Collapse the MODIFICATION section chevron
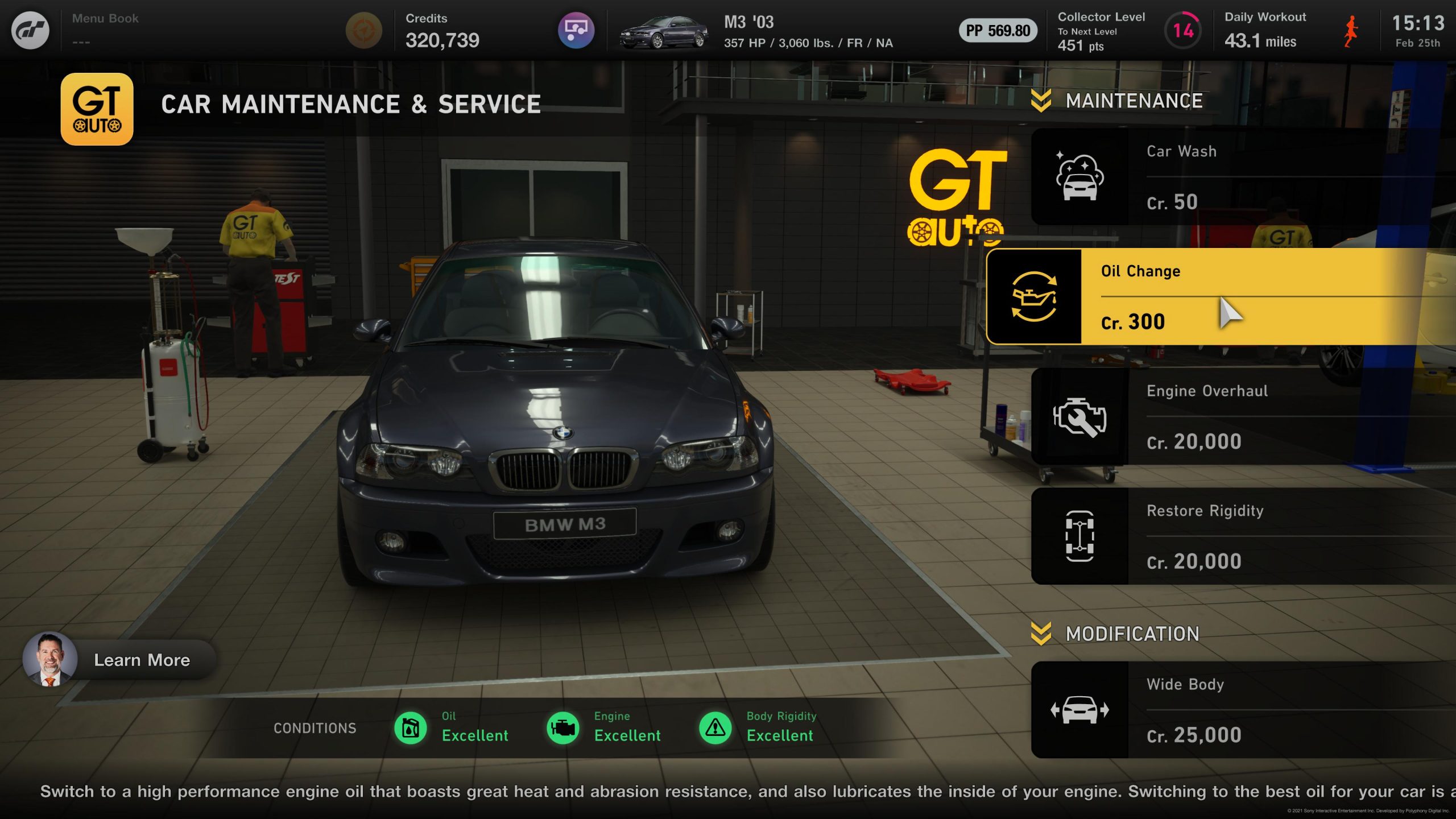The image size is (1456, 819). (1041, 633)
